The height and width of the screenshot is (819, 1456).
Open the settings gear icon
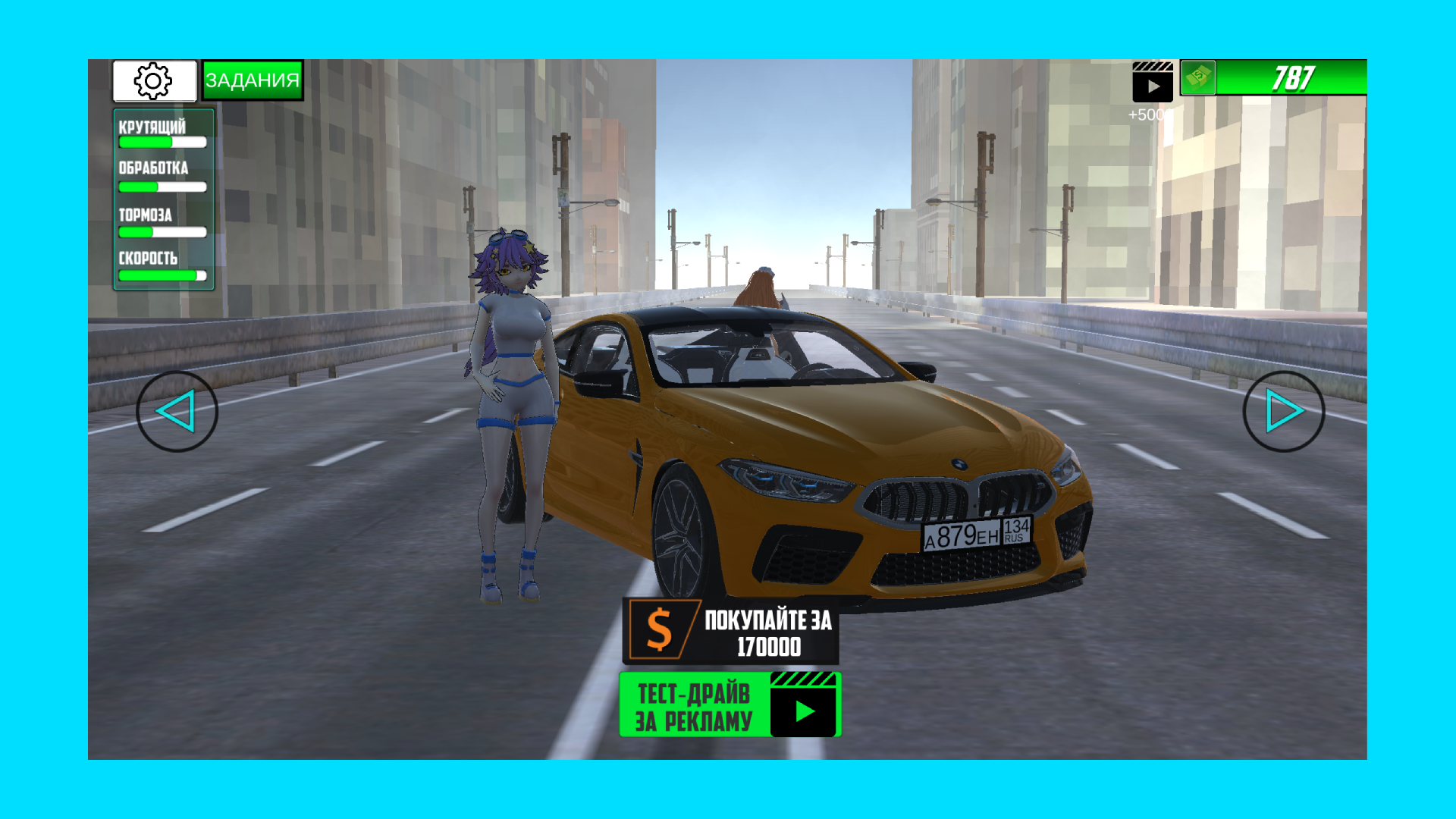click(x=153, y=80)
